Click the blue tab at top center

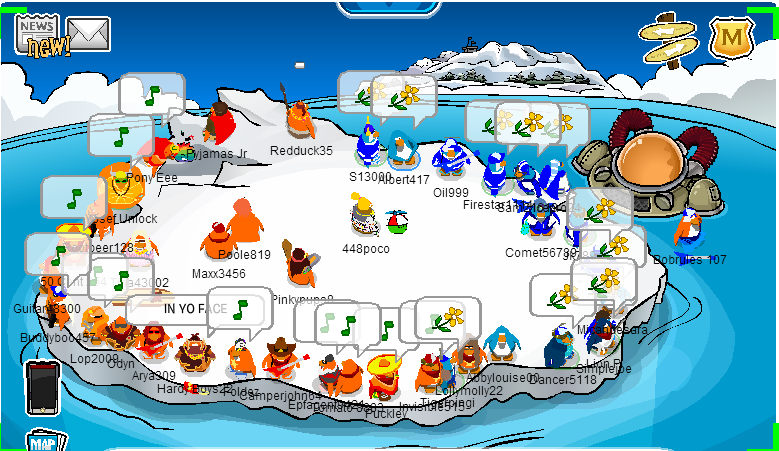coord(389,8)
